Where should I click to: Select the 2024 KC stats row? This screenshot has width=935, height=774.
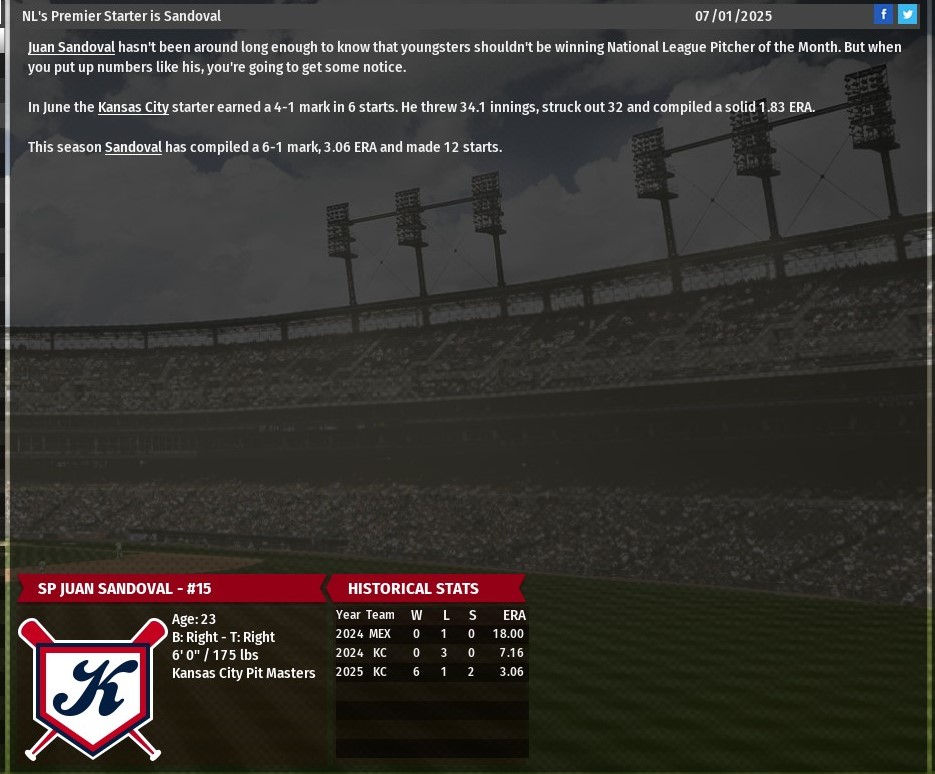pos(430,653)
